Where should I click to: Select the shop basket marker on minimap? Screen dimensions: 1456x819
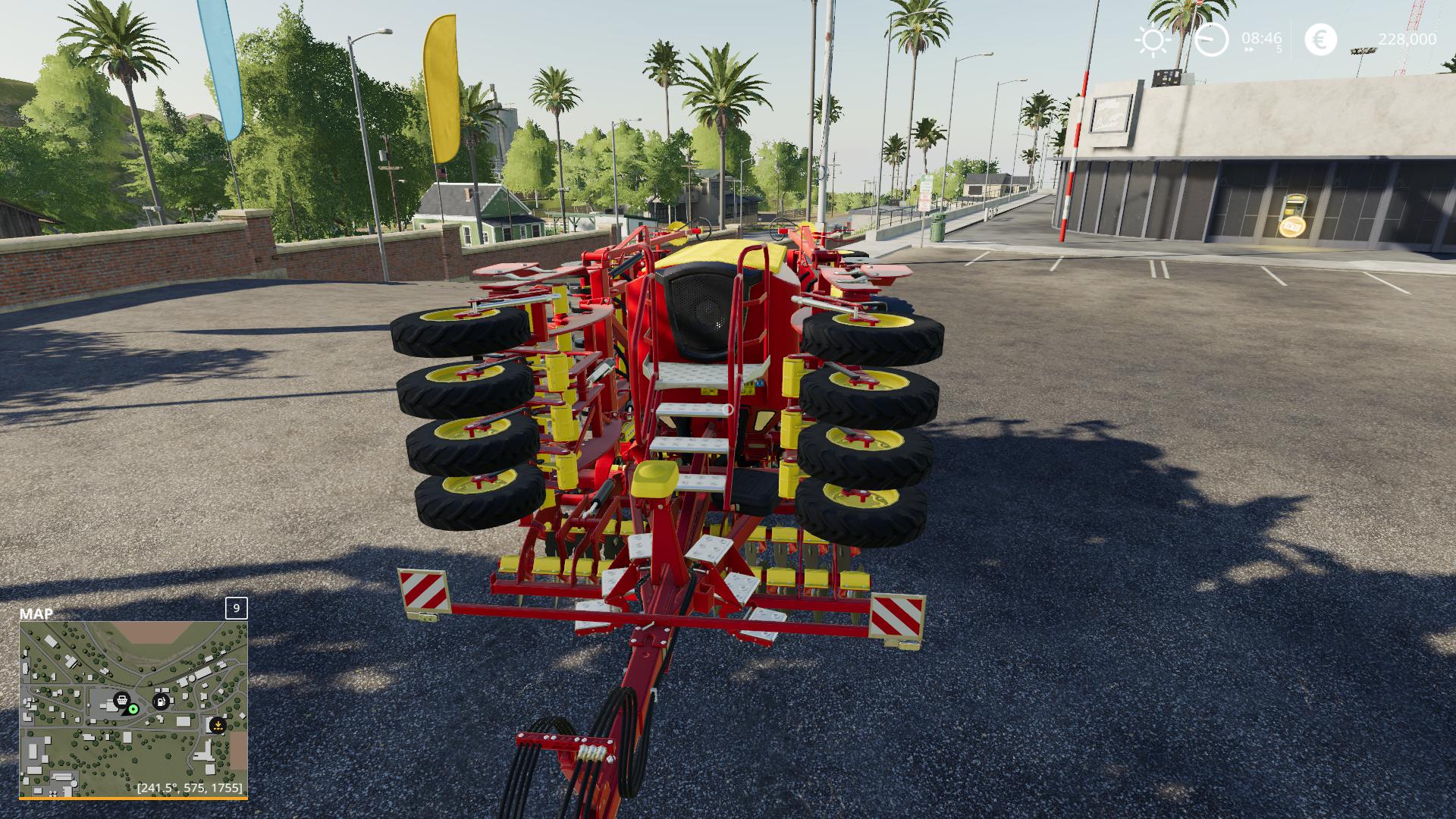point(121,700)
